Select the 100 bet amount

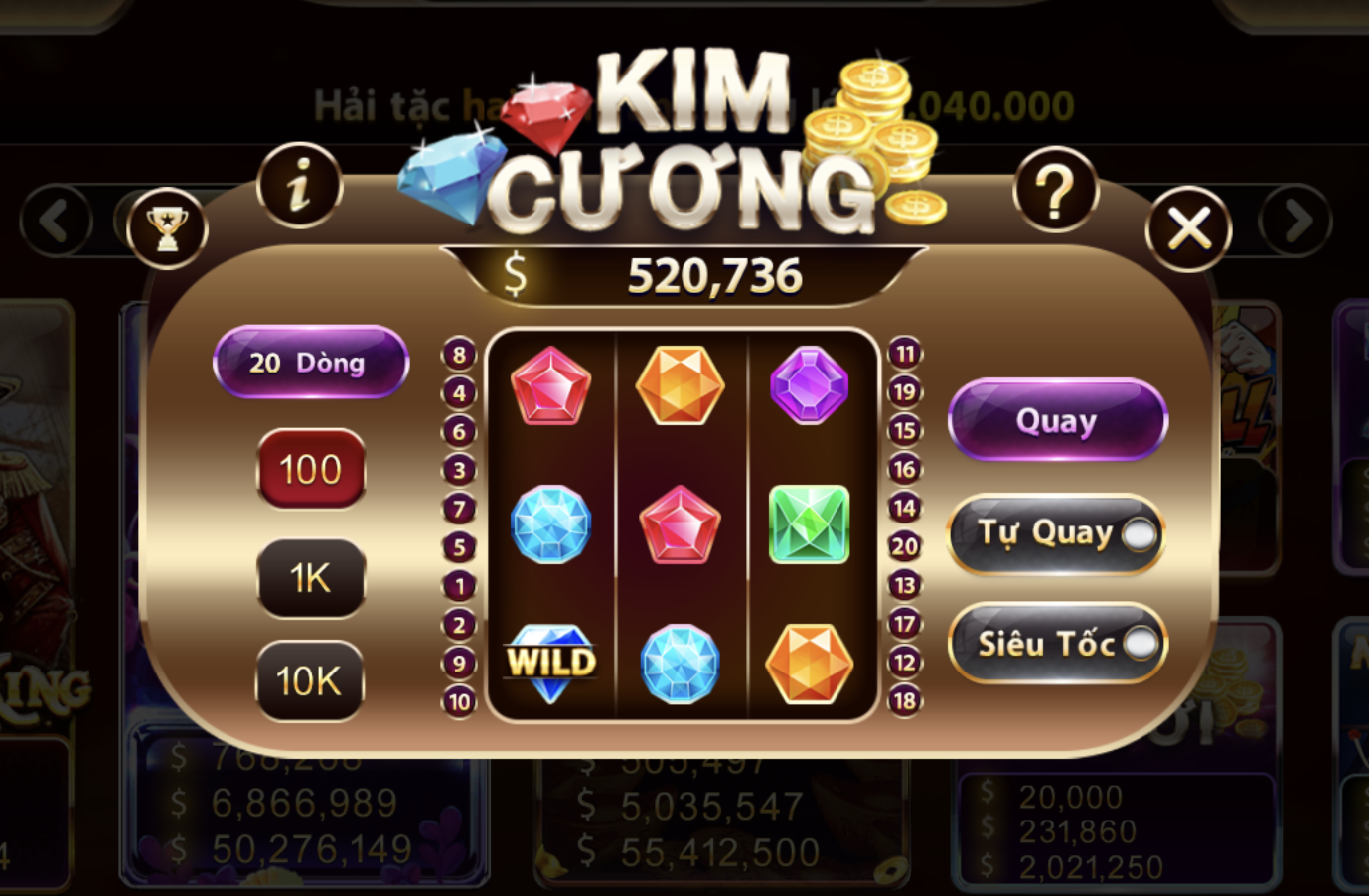(309, 469)
